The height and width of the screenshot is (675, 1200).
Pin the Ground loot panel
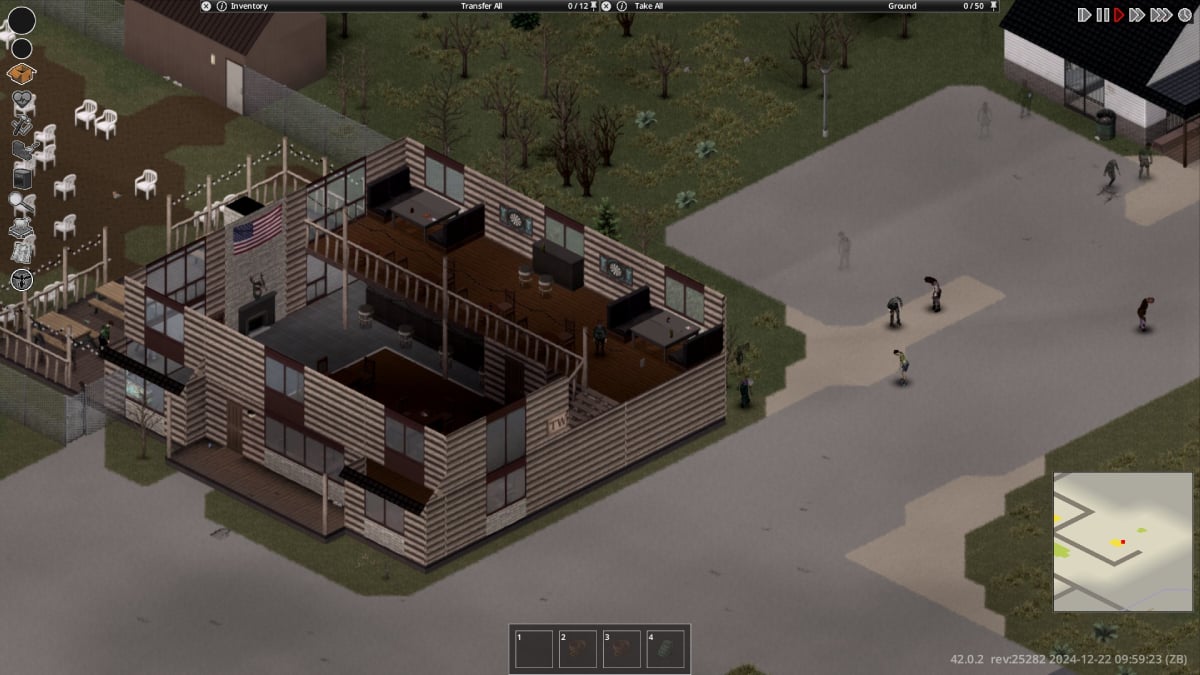pos(993,6)
